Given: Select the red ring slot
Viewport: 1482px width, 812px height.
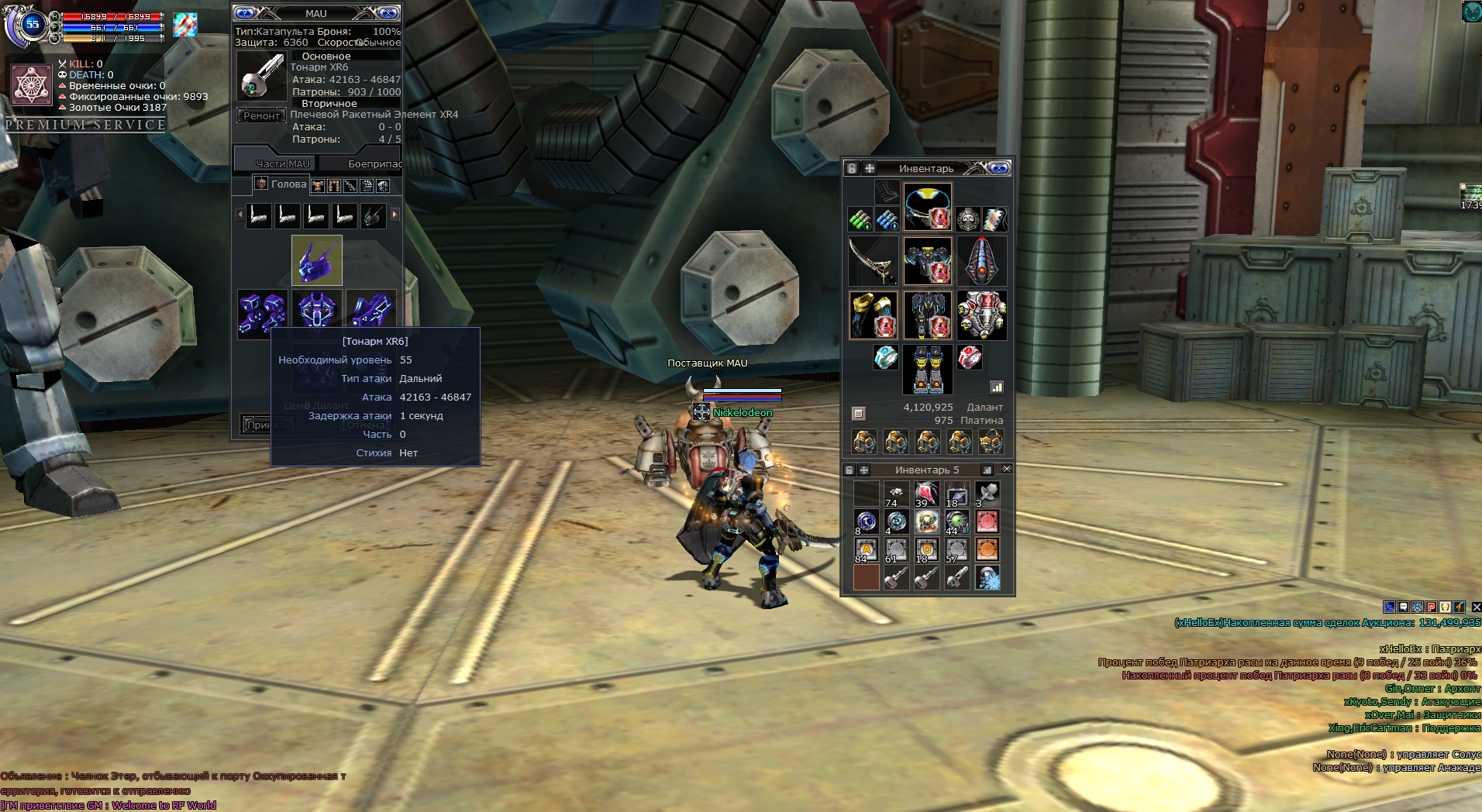Looking at the screenshot, I should pos(970,357).
